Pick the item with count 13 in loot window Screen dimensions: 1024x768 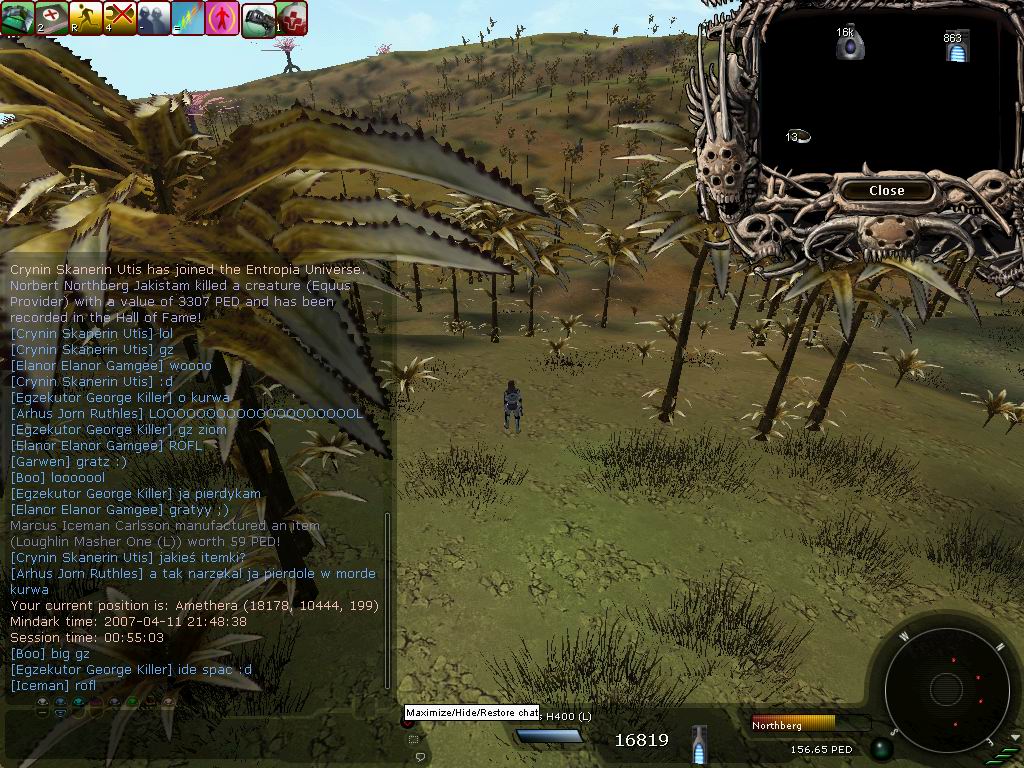[x=797, y=136]
